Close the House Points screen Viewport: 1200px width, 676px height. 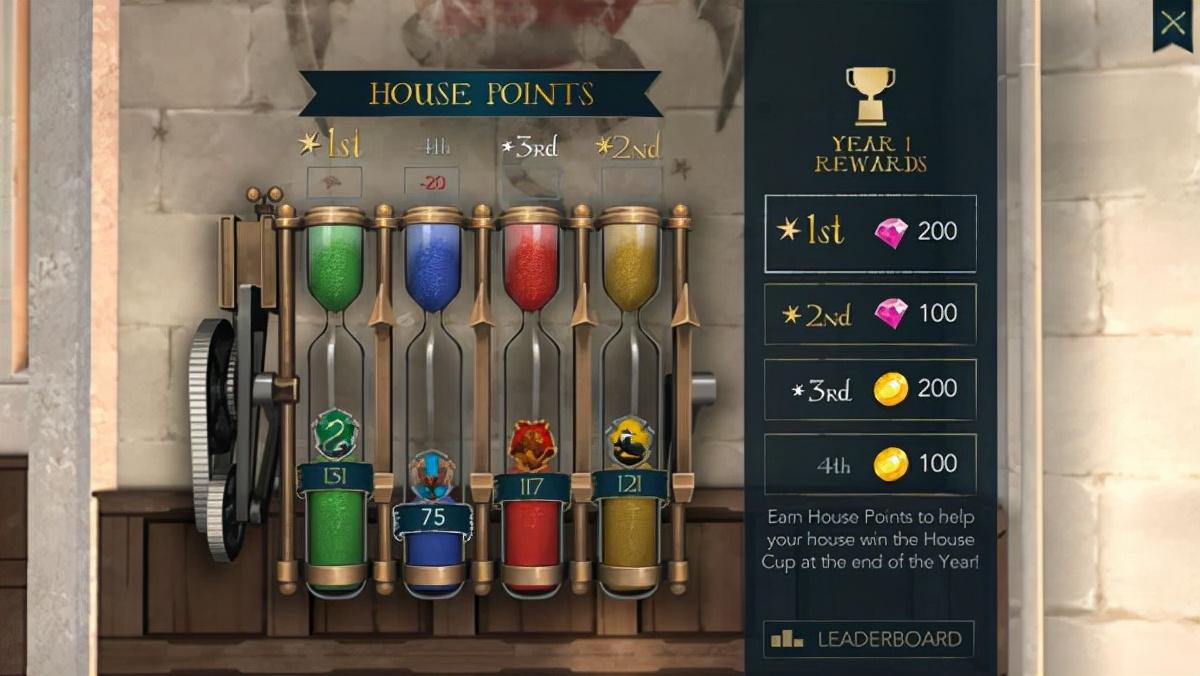click(x=1172, y=23)
